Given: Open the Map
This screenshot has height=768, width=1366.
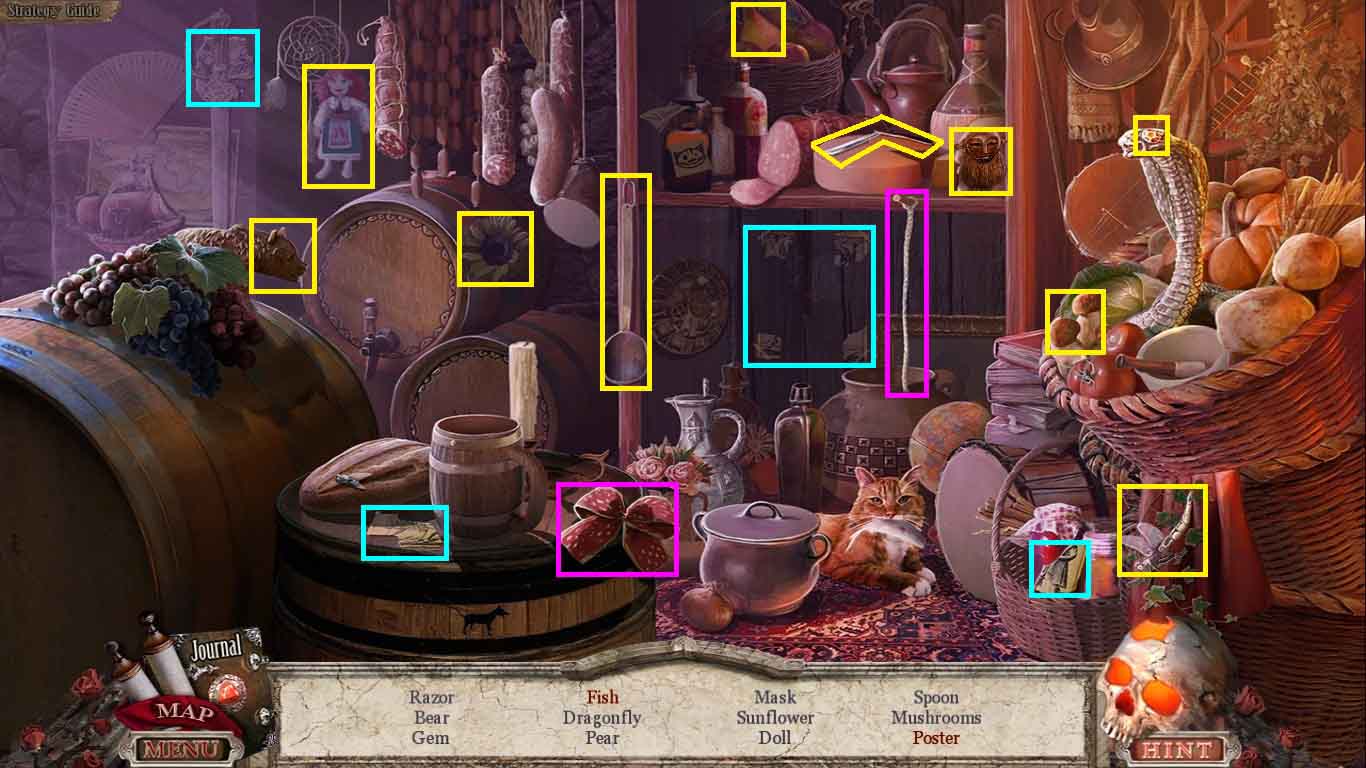Looking at the screenshot, I should coord(185,712).
